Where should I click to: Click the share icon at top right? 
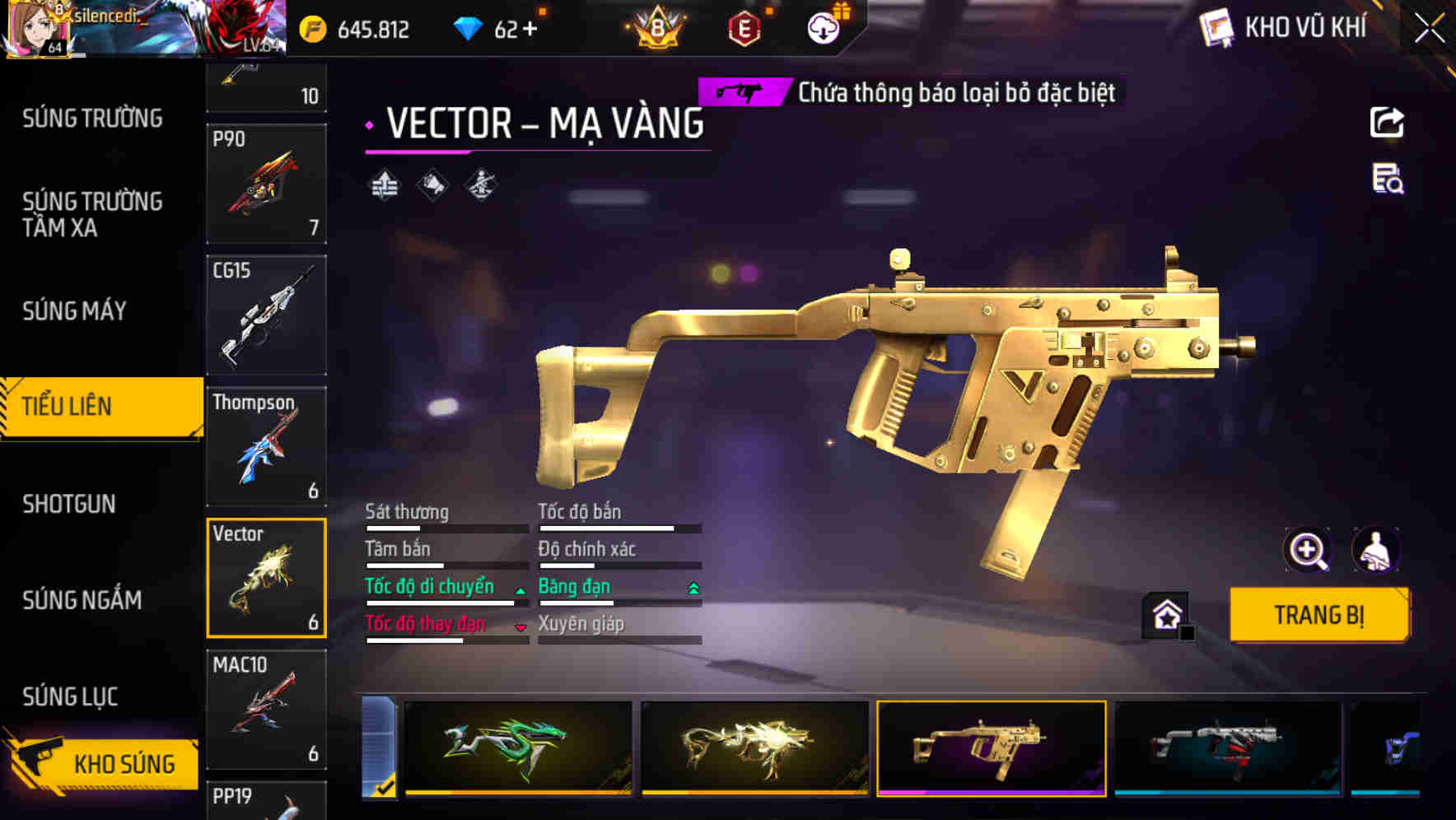coord(1386,122)
